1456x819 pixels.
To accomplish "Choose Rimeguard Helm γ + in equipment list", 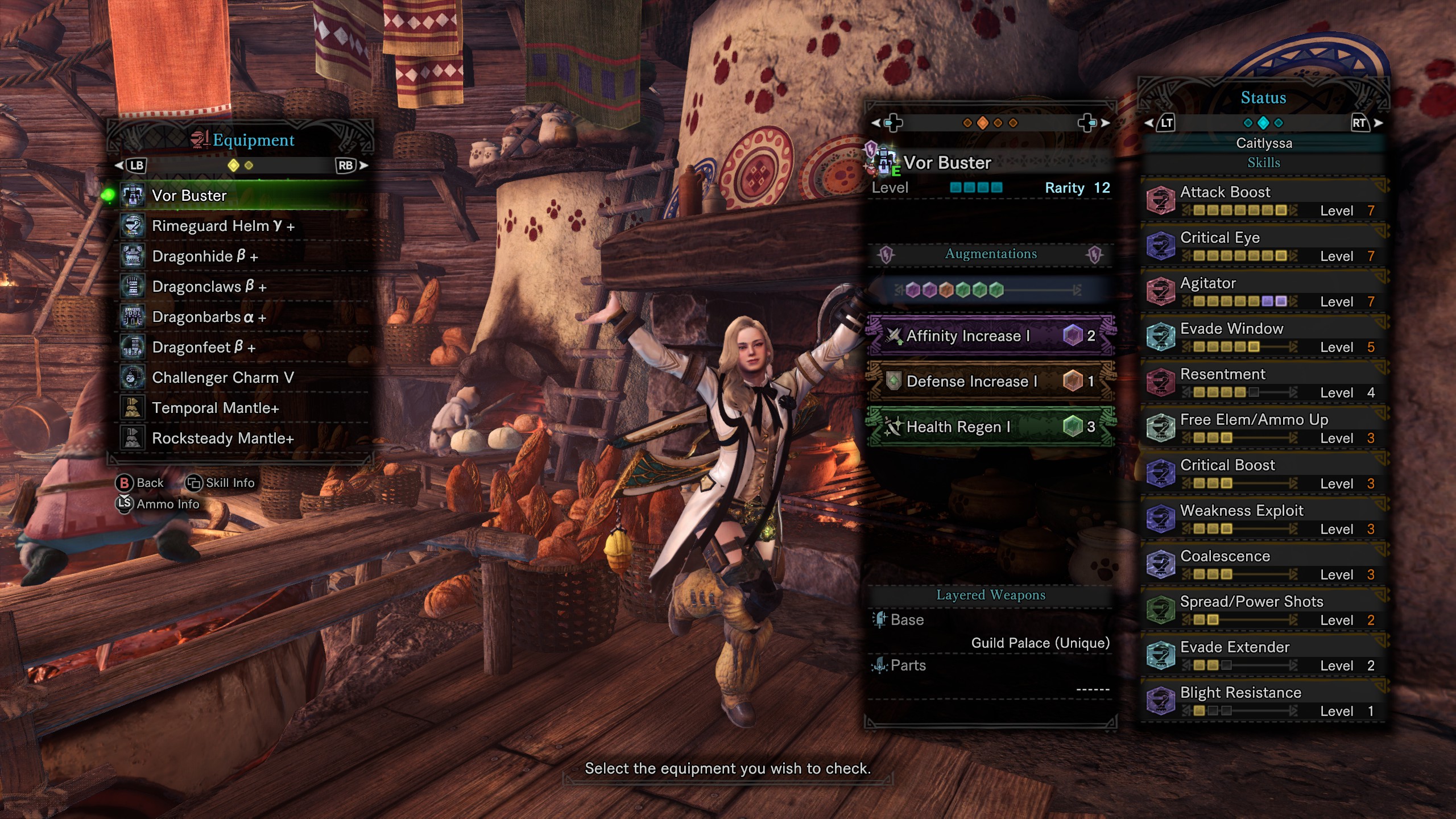I will 239,226.
